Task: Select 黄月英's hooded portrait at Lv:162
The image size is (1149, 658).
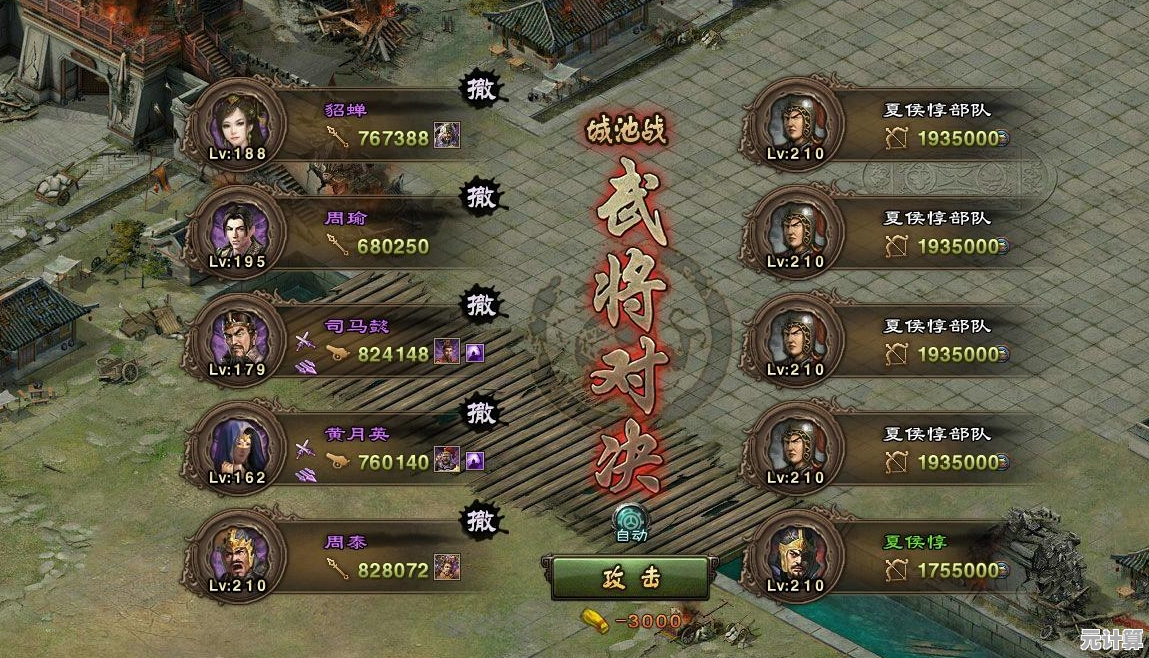Action: click(x=237, y=447)
